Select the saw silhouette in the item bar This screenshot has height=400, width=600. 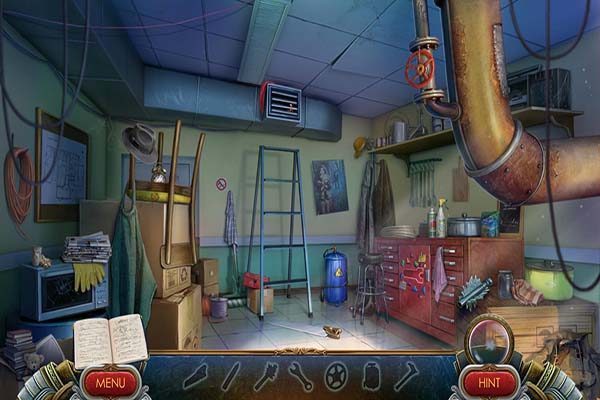196,376
